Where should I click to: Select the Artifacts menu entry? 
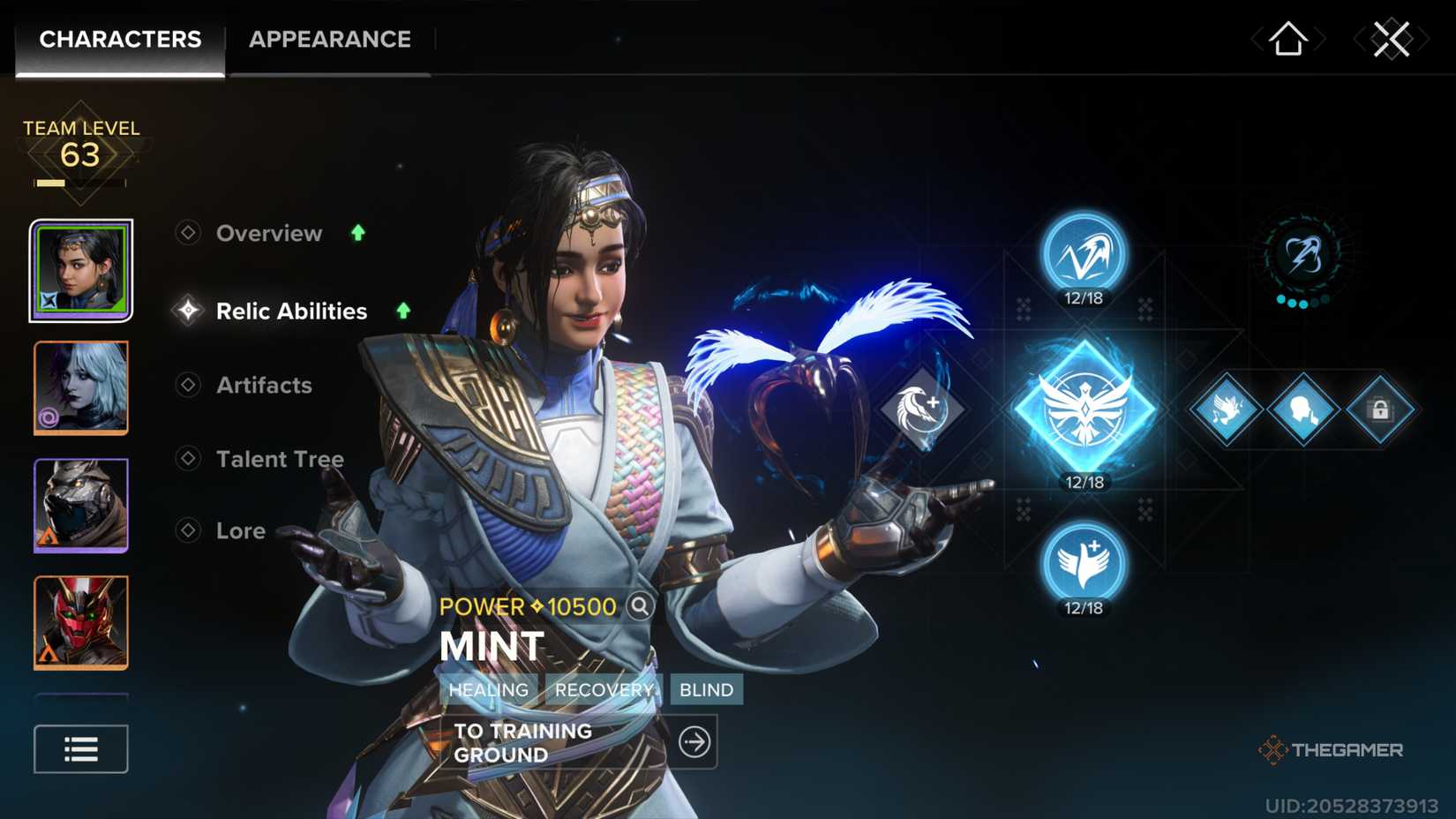click(x=263, y=386)
